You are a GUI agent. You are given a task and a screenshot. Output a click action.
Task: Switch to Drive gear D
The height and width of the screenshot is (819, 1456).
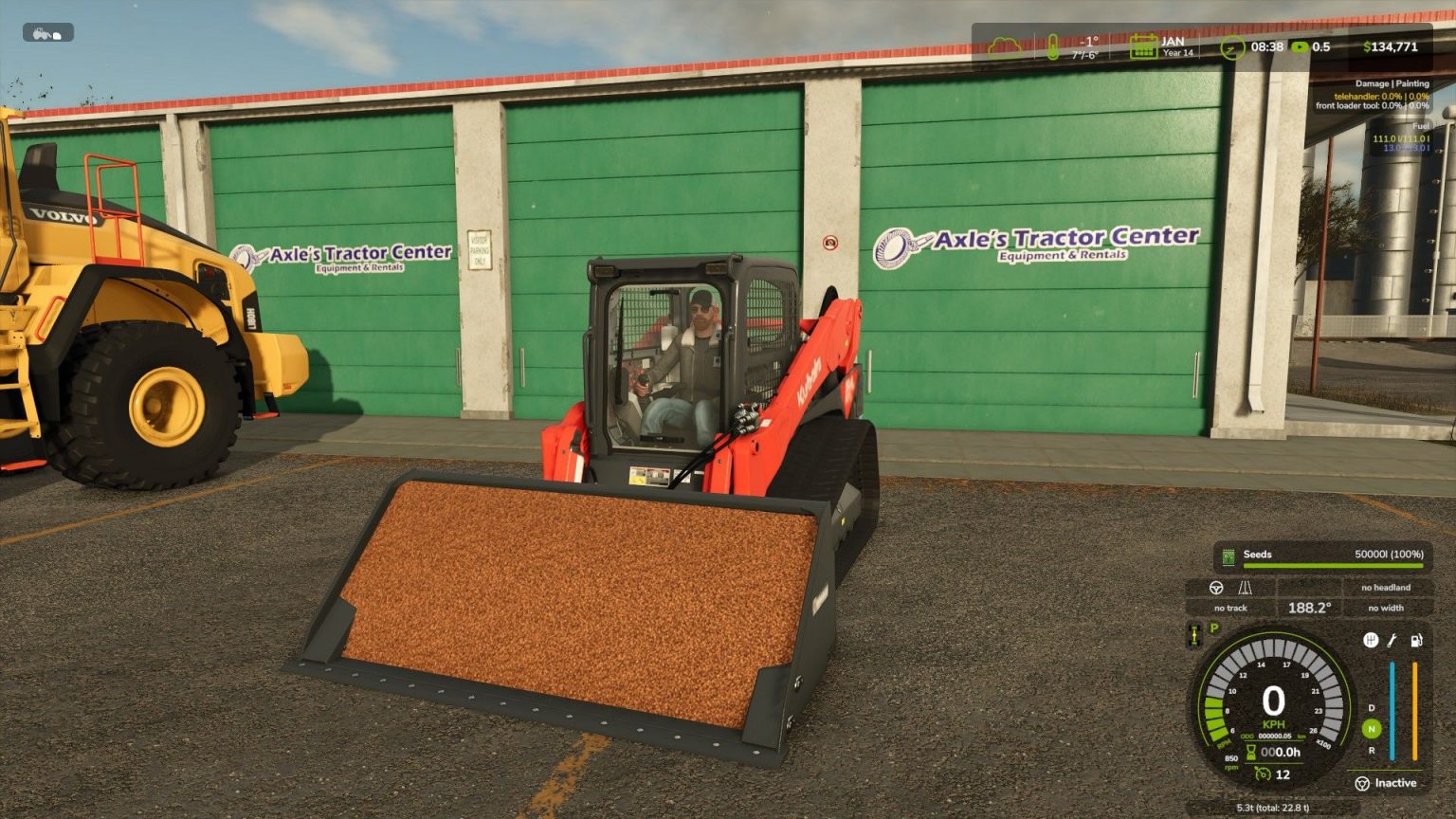click(1371, 708)
